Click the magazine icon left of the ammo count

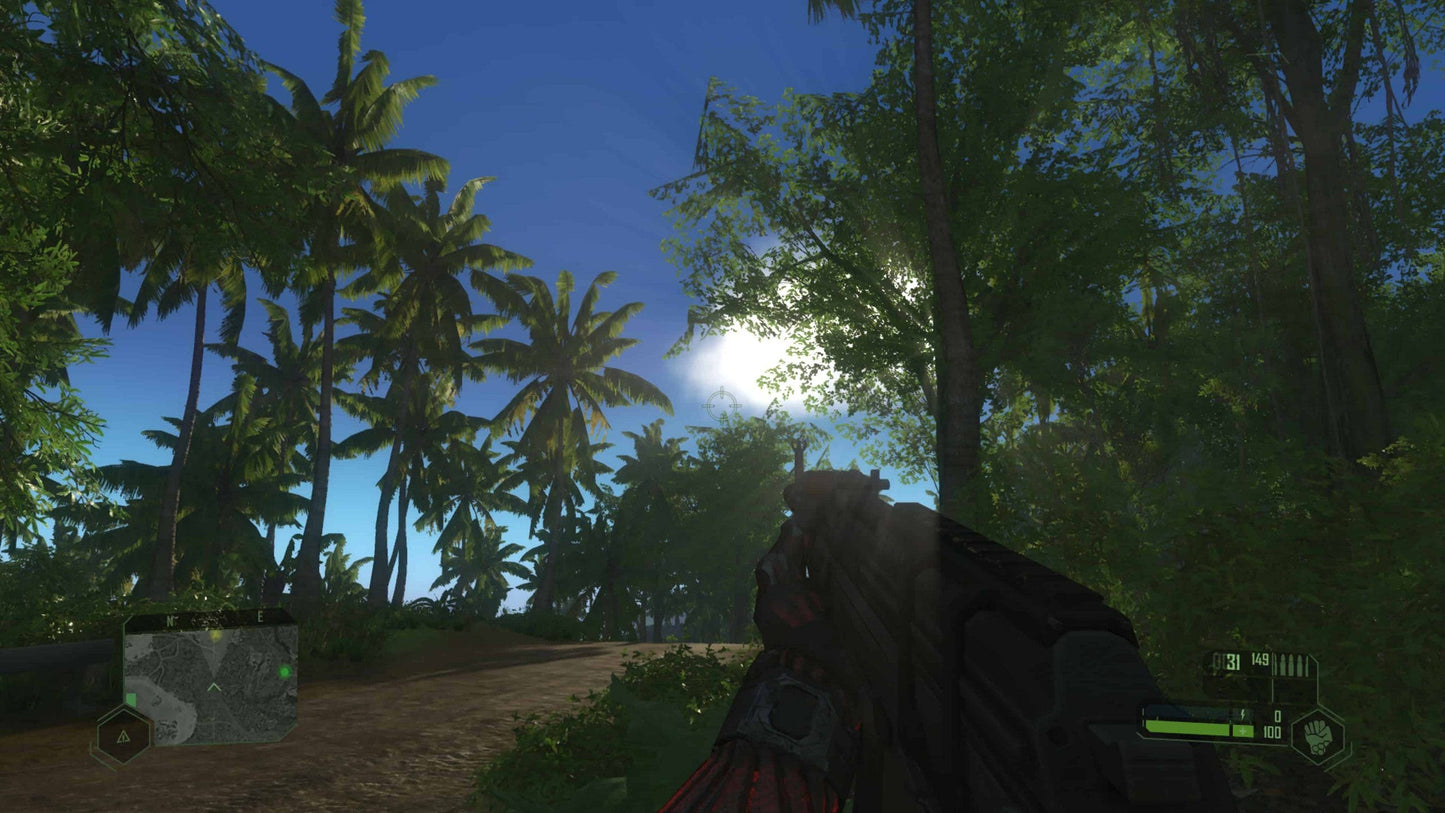(1218, 661)
